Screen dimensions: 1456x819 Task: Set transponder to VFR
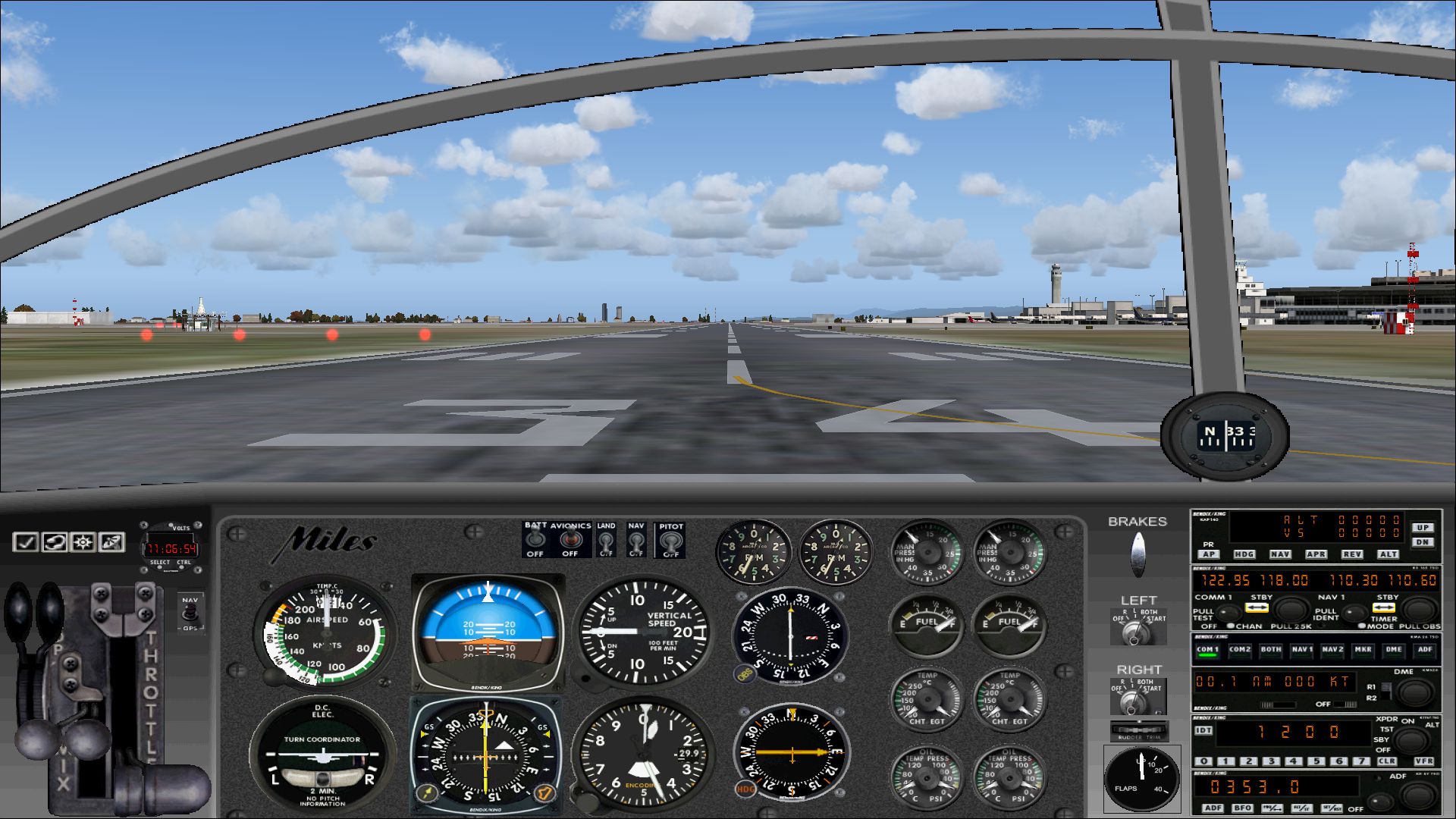click(x=1423, y=761)
